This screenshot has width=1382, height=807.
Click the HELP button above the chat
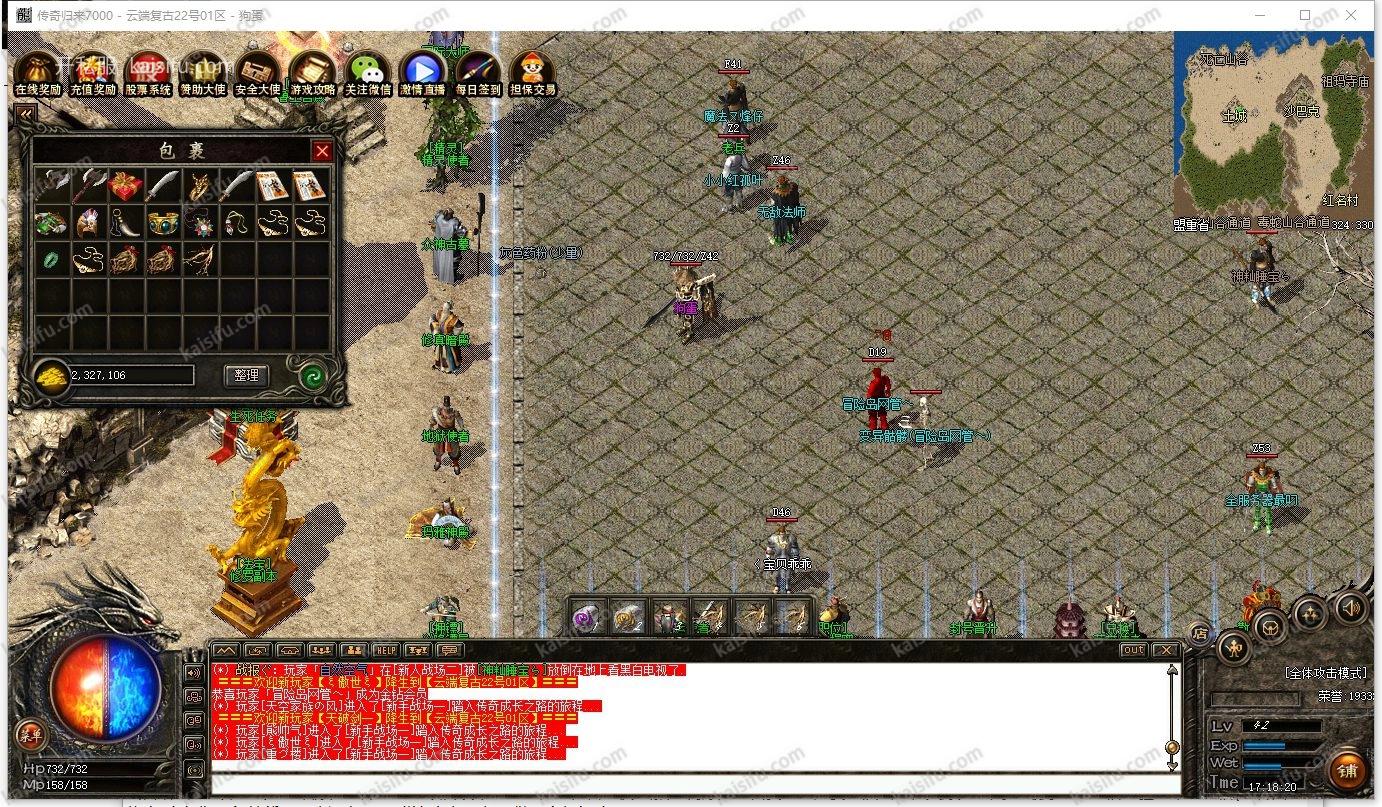tap(385, 650)
